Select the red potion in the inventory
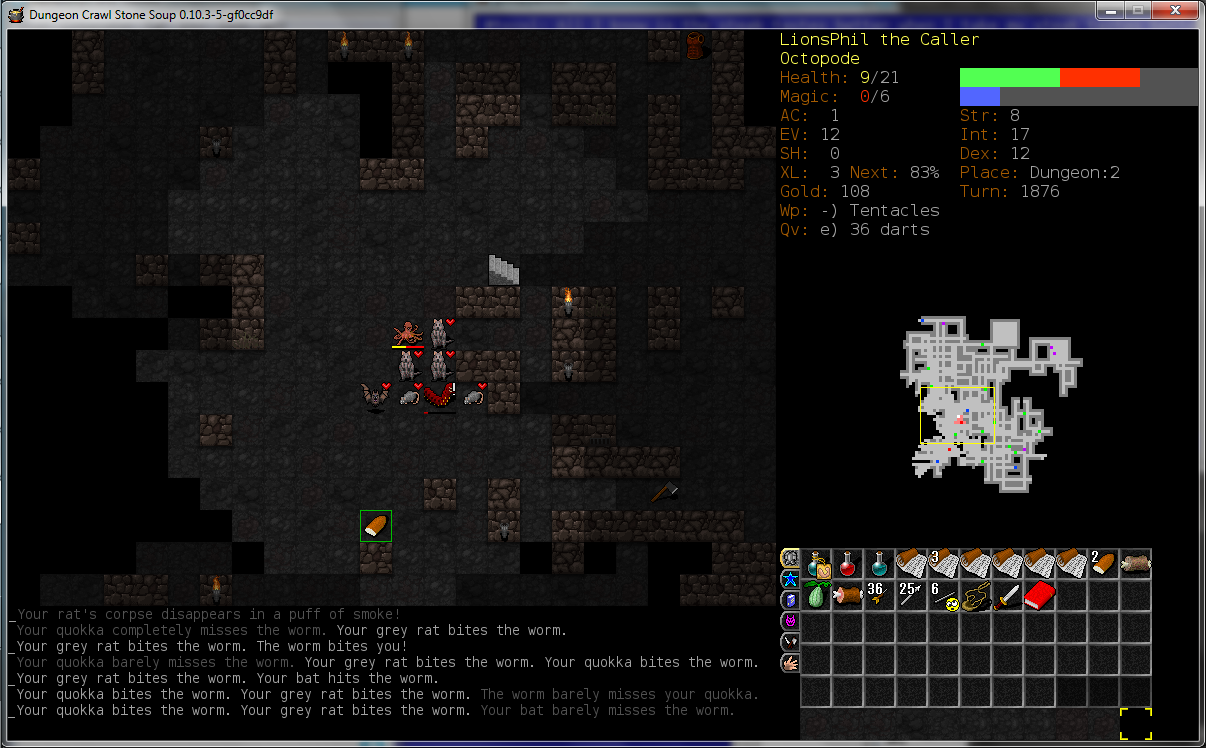1206x748 pixels. click(848, 564)
